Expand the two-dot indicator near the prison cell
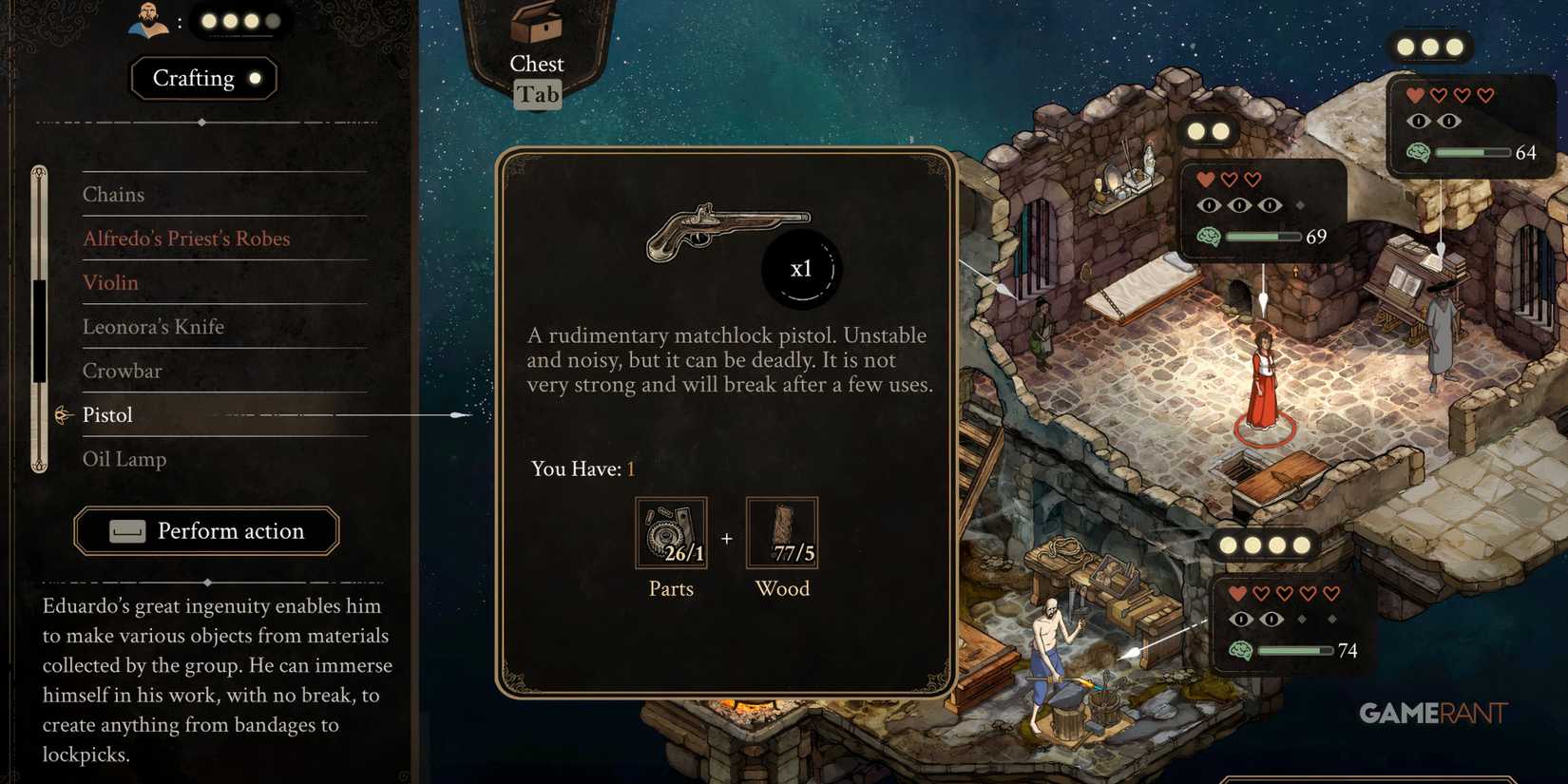 [1209, 129]
